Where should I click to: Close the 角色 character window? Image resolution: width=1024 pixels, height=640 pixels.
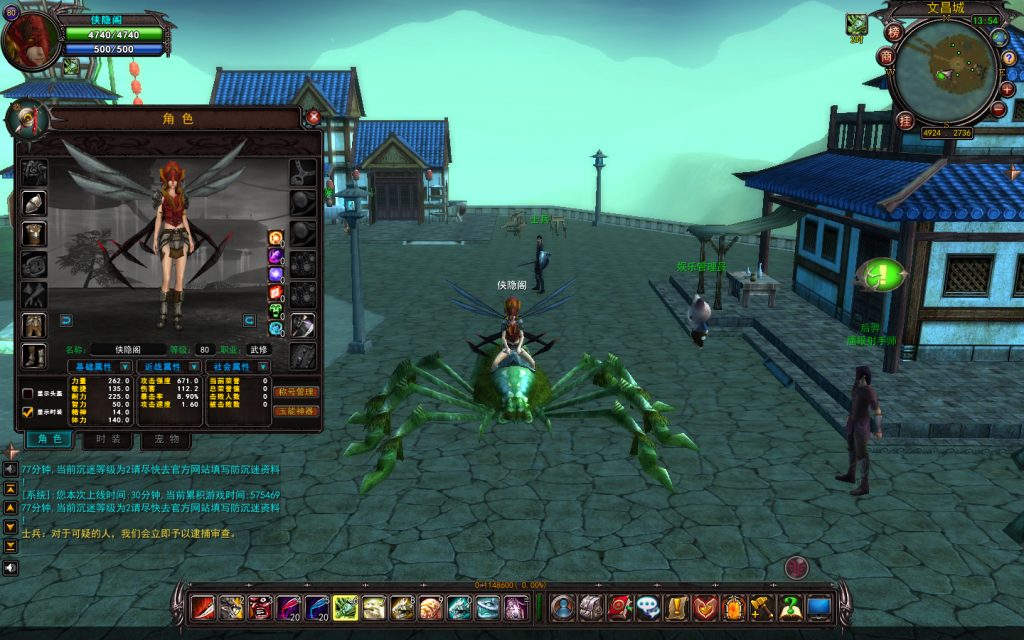click(313, 117)
